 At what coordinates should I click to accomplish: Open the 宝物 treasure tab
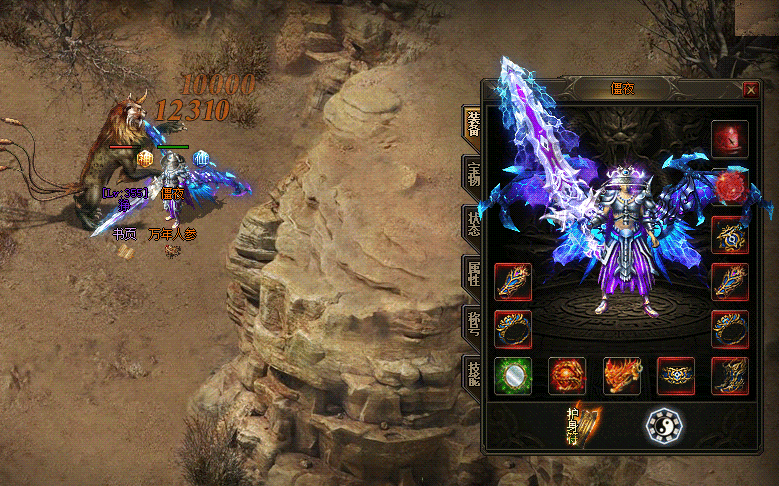[x=472, y=173]
